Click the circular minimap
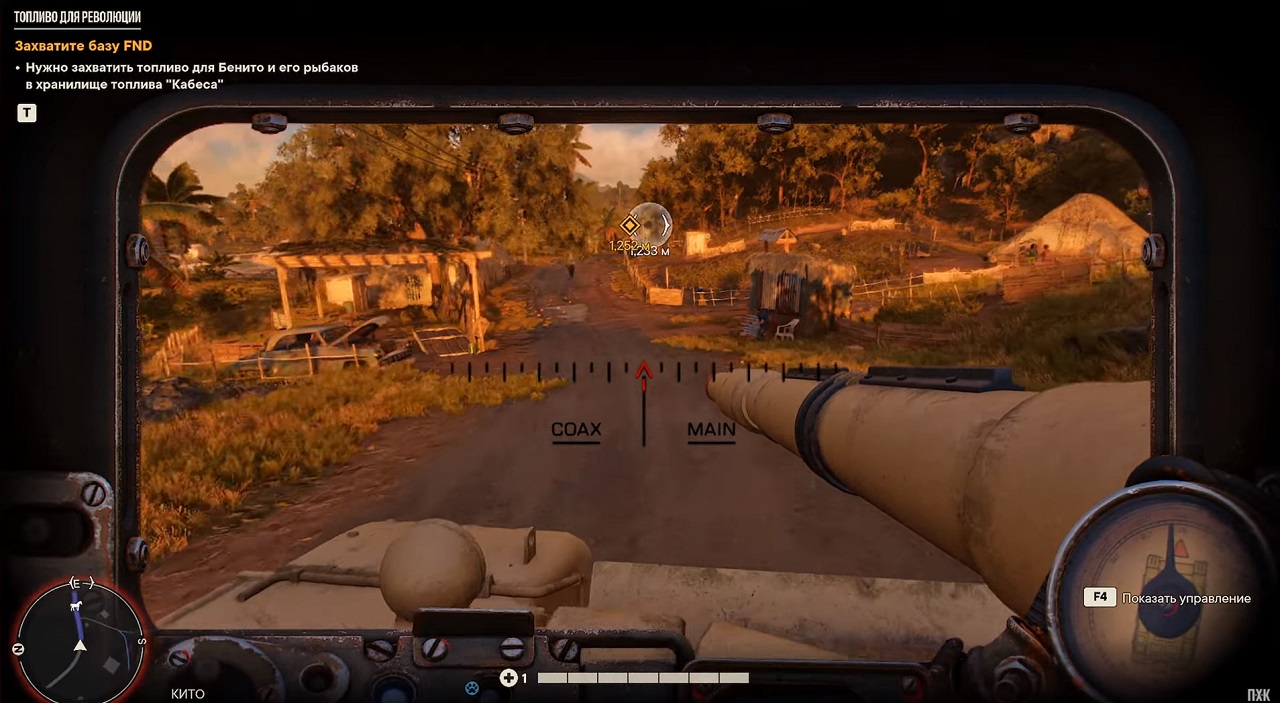 [x=80, y=643]
